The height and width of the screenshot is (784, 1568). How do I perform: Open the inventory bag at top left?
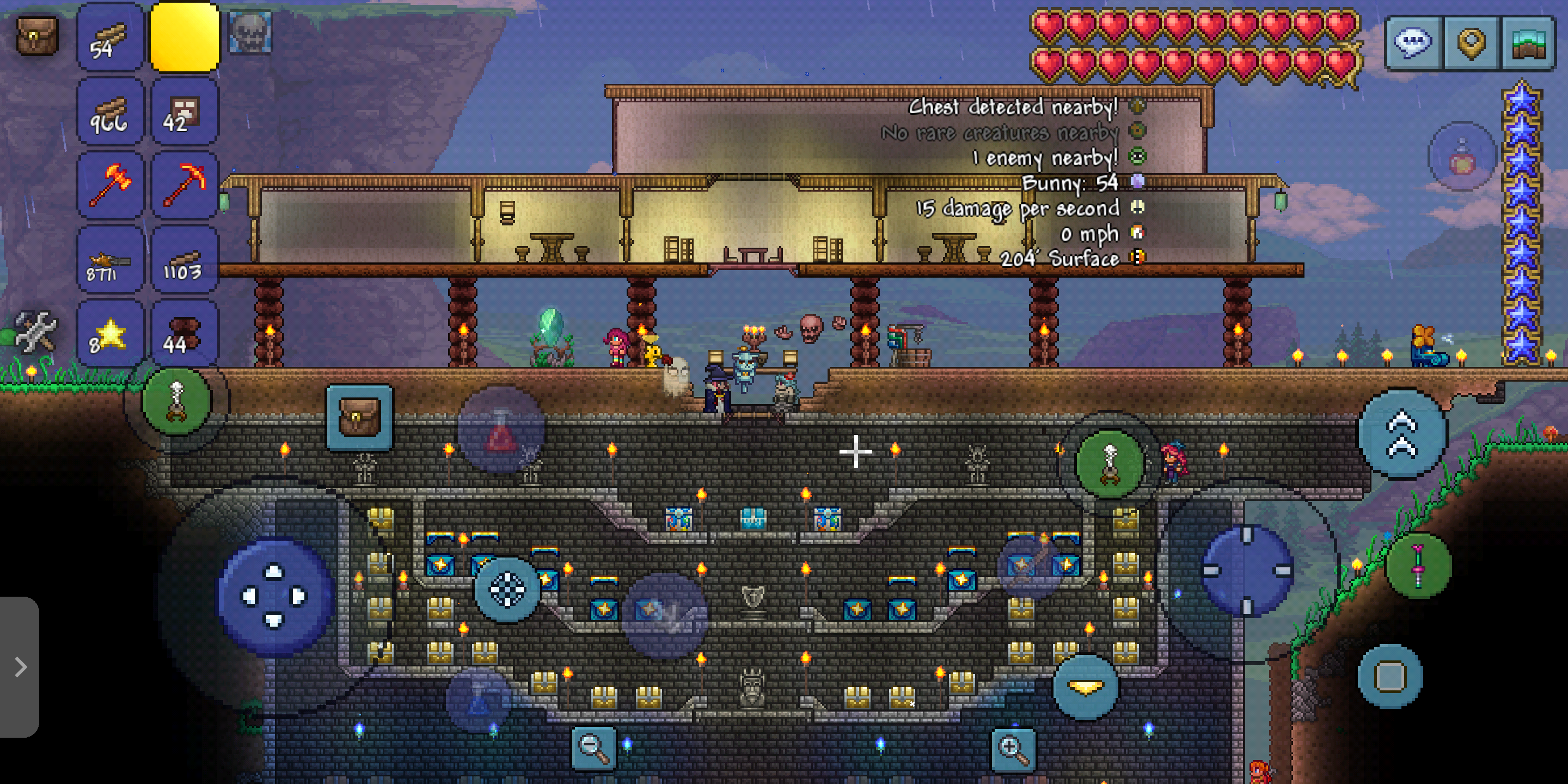coord(36,35)
